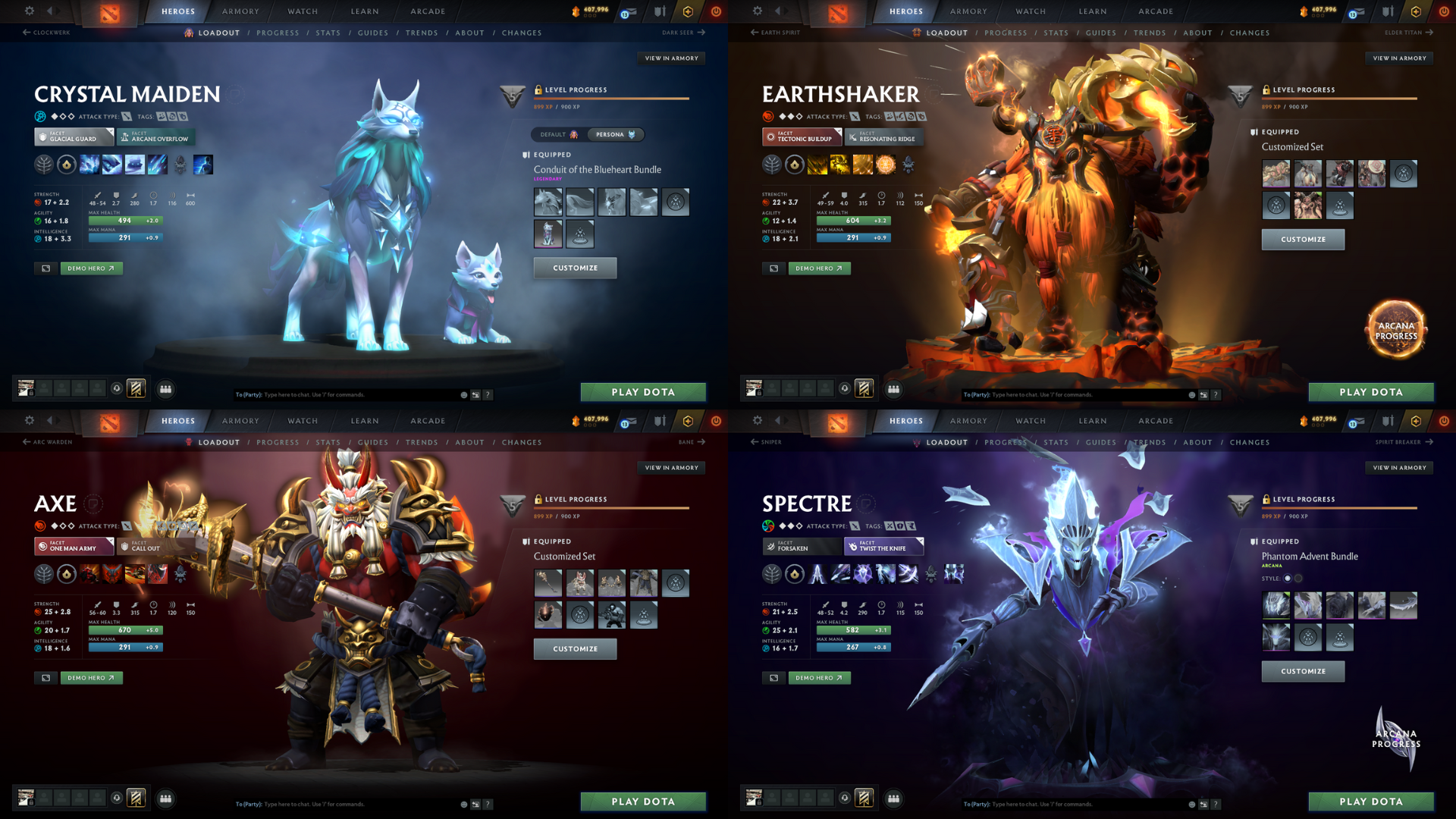Image resolution: width=1456 pixels, height=819 pixels.
Task: Open the Arcade menu item
Action: click(428, 11)
